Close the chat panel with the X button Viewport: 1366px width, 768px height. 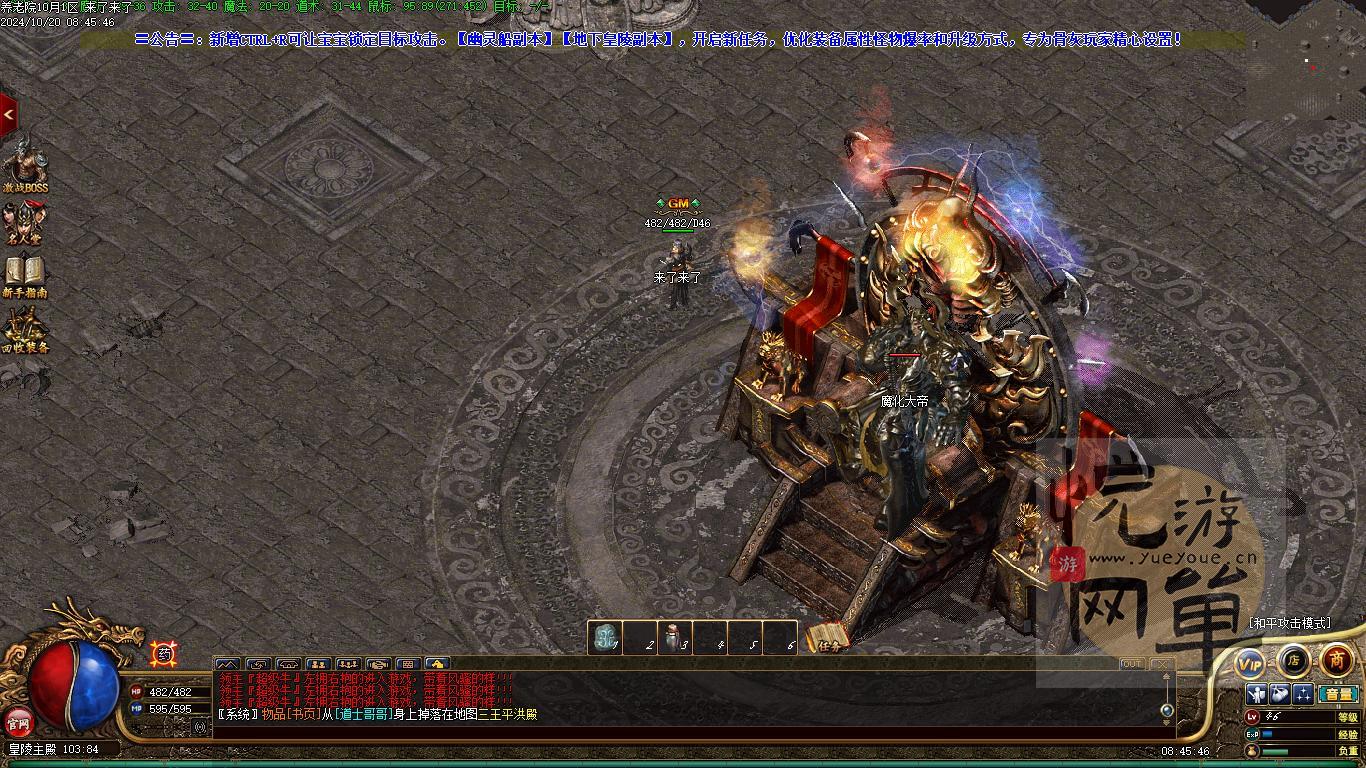tap(1161, 664)
